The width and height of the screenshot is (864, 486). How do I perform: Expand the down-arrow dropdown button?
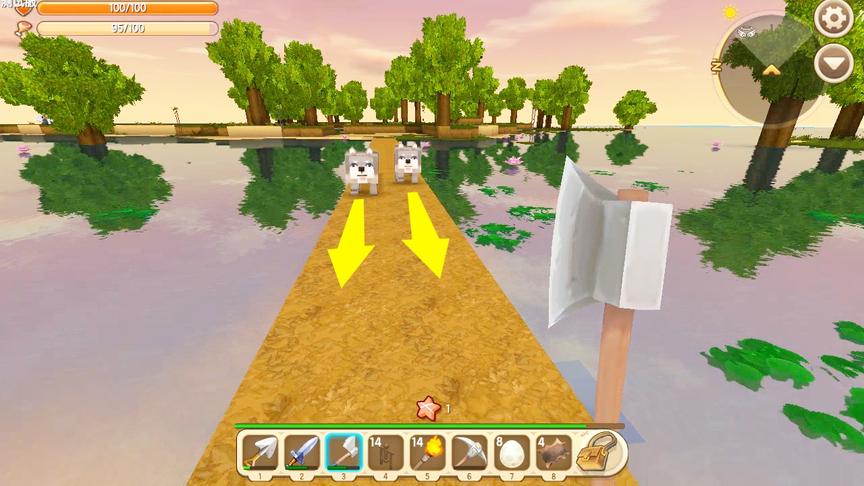tap(832, 64)
